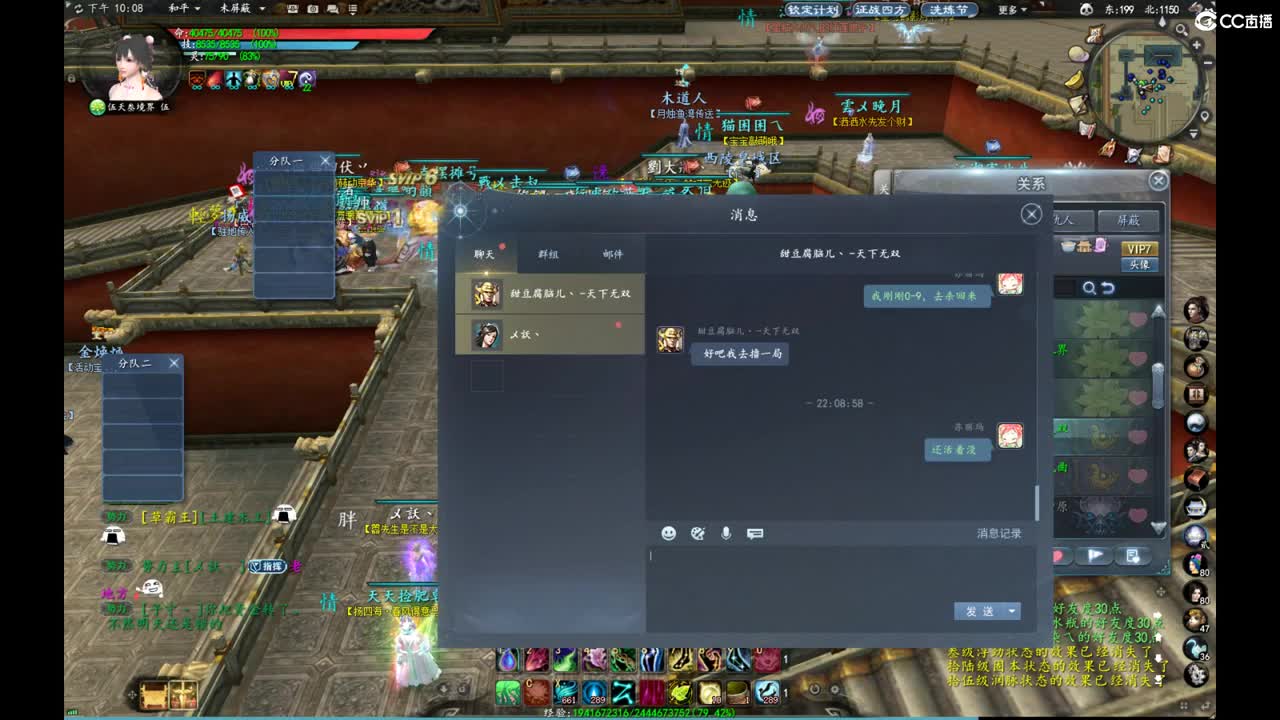
Task: Click the doodle palette icon above the chat box
Action: [697, 533]
